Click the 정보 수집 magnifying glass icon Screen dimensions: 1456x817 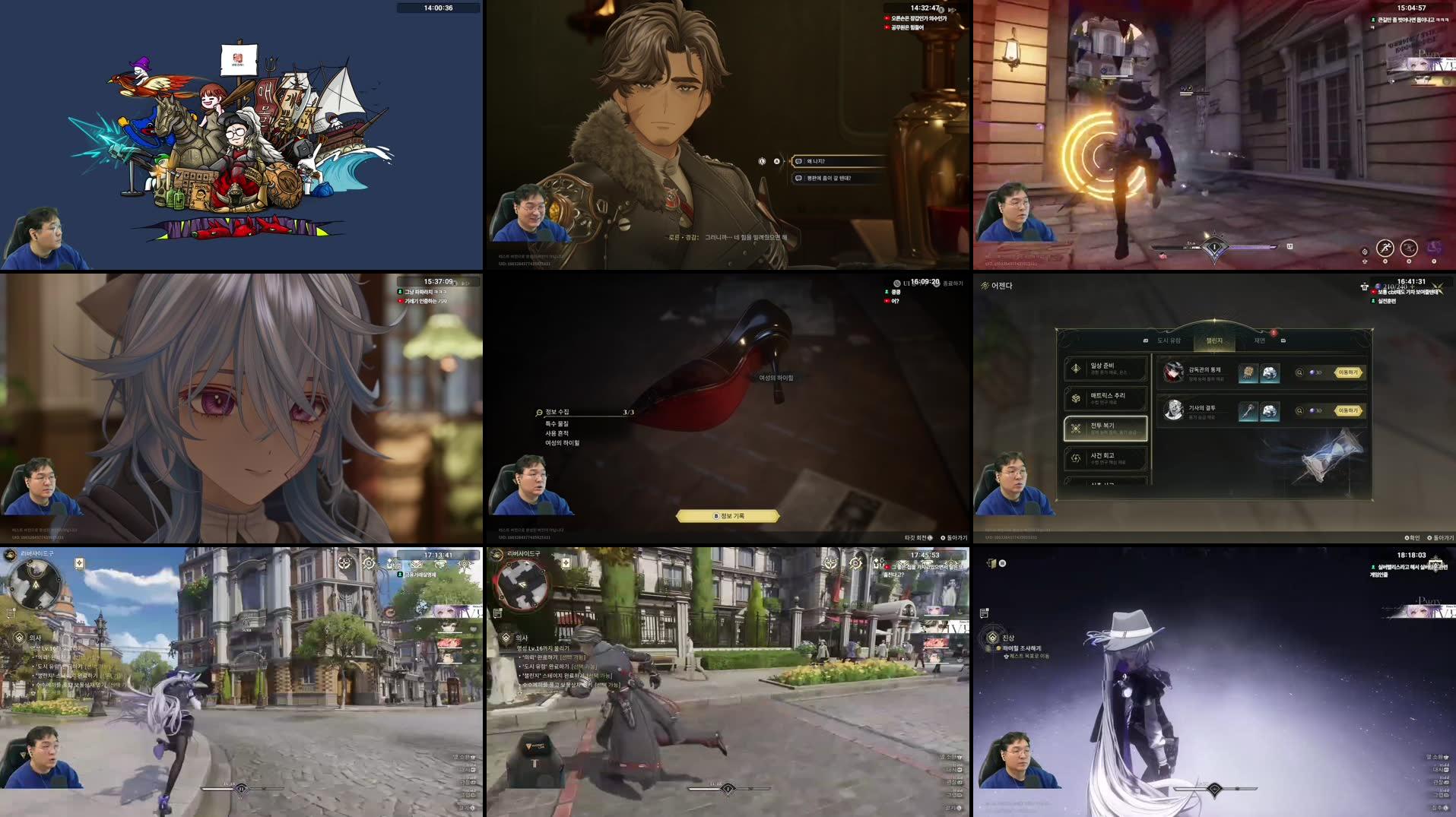538,413
